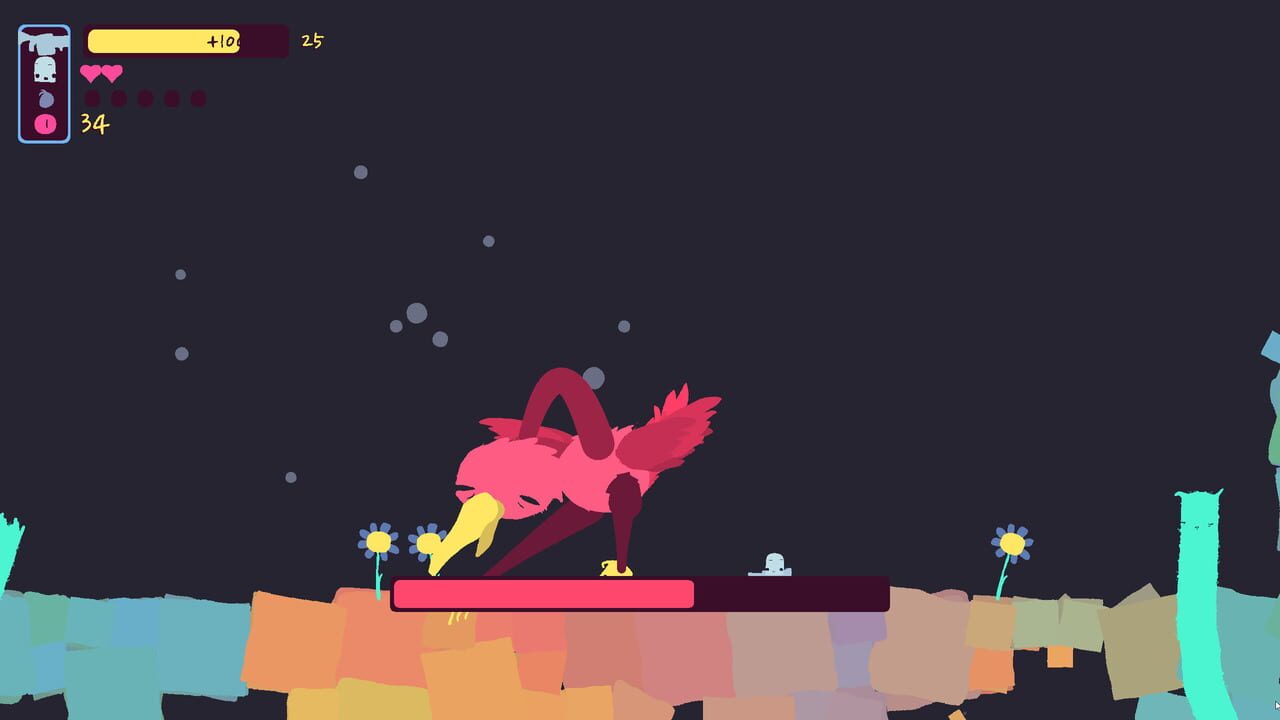The height and width of the screenshot is (720, 1280).
Task: Click the pink eye icon above the 34 counter
Action: point(44,122)
